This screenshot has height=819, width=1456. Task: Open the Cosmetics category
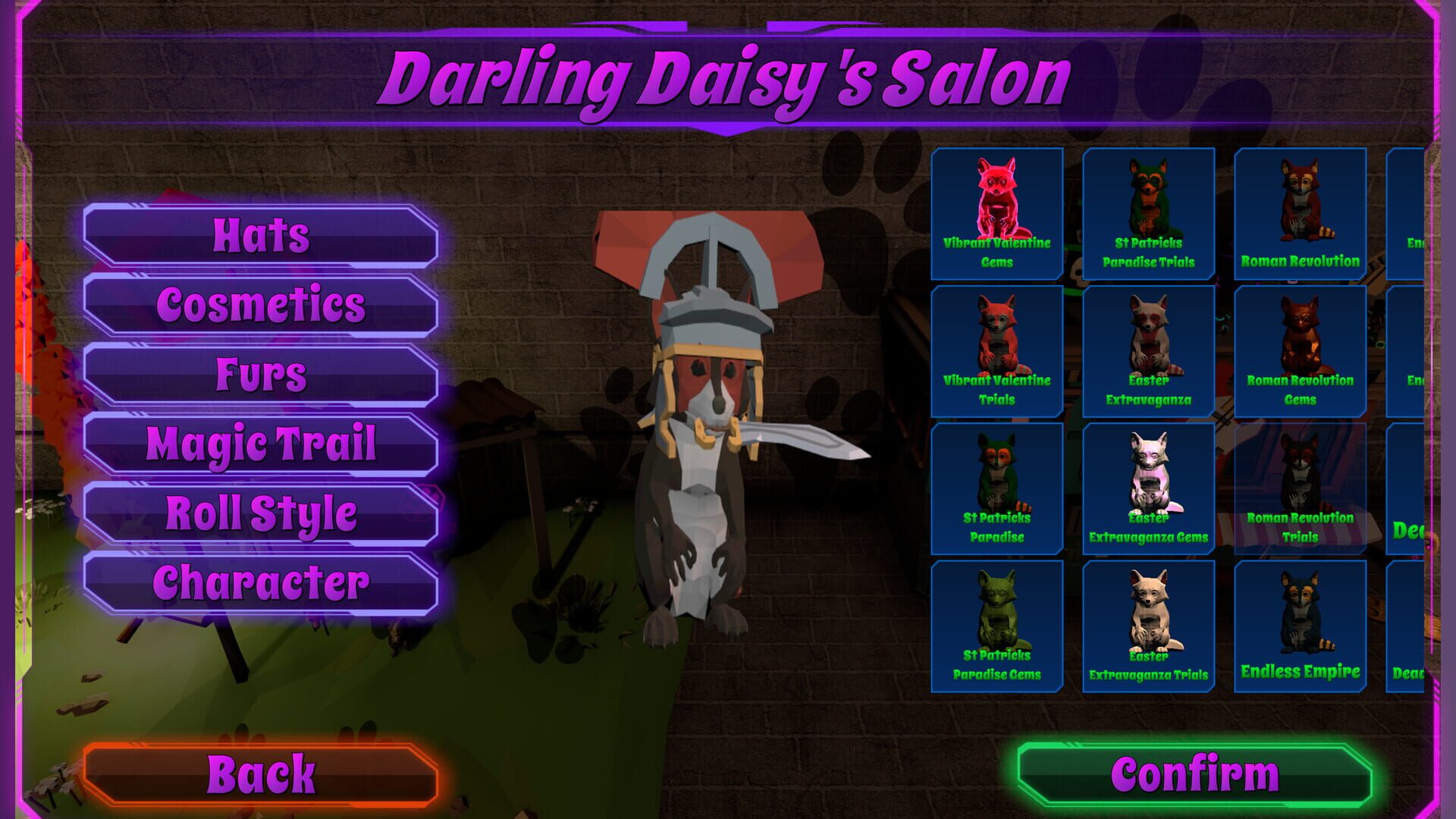(x=262, y=306)
